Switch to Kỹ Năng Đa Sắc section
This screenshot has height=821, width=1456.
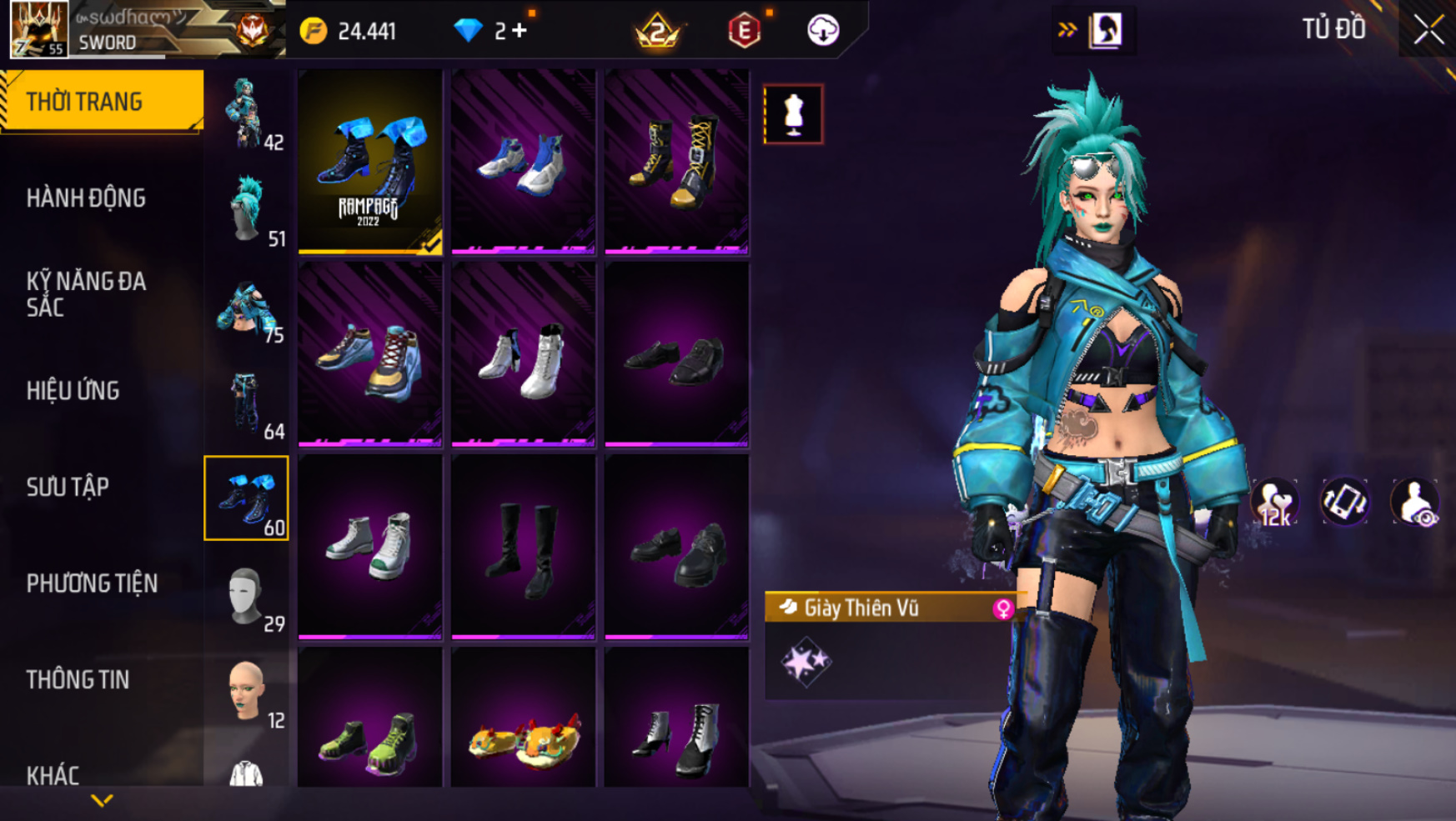coord(86,294)
